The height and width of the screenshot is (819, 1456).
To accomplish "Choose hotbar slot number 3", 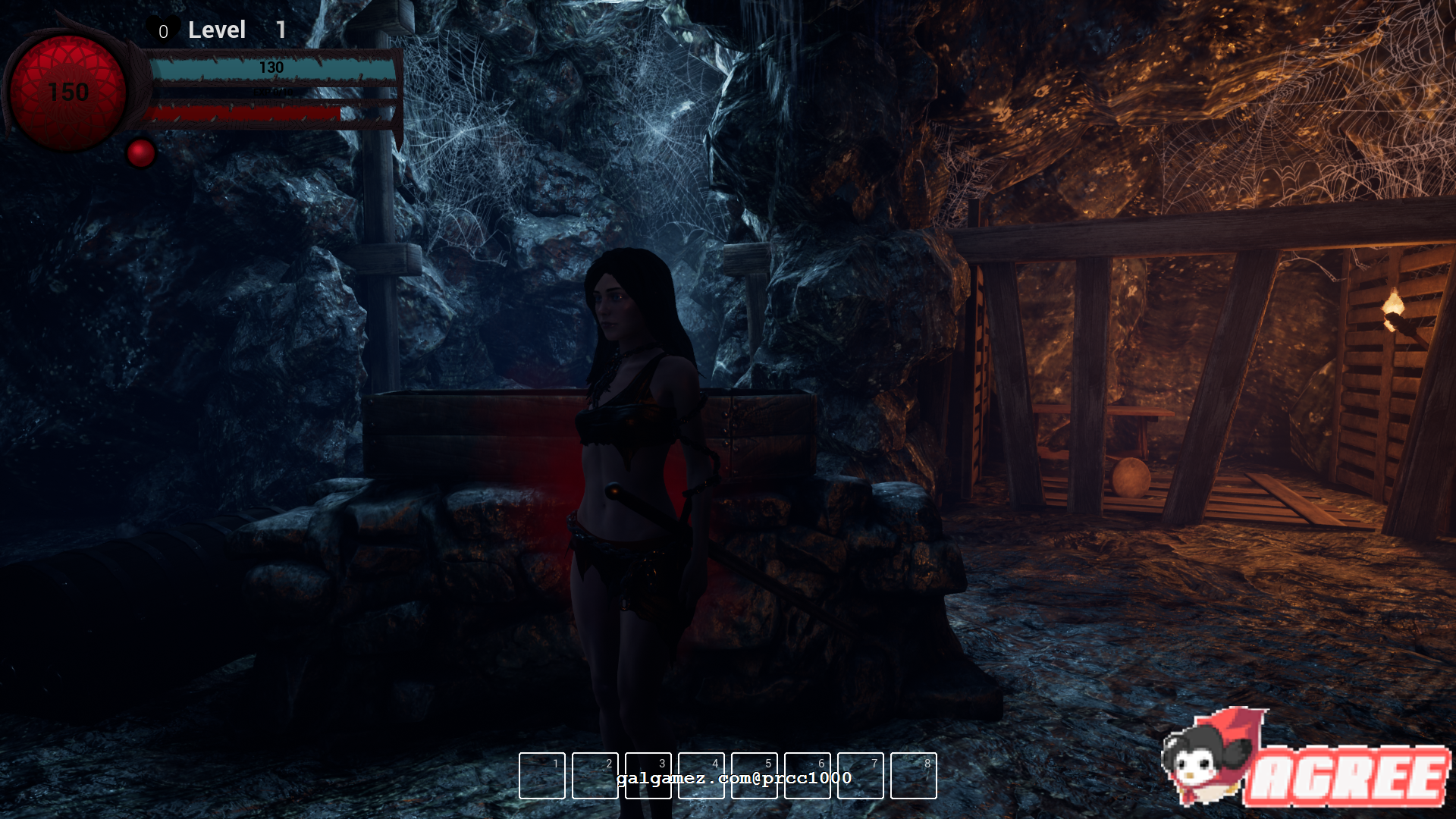I will click(x=648, y=776).
